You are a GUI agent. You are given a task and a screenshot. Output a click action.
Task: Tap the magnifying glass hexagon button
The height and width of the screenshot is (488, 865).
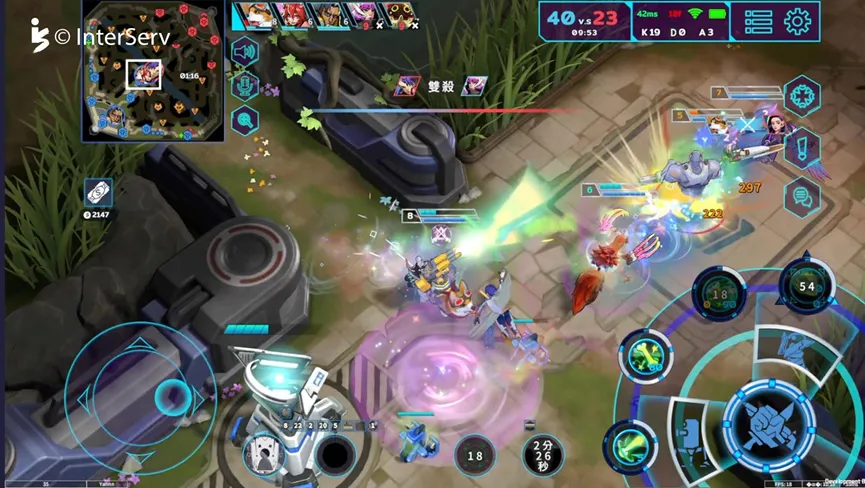[x=245, y=121]
